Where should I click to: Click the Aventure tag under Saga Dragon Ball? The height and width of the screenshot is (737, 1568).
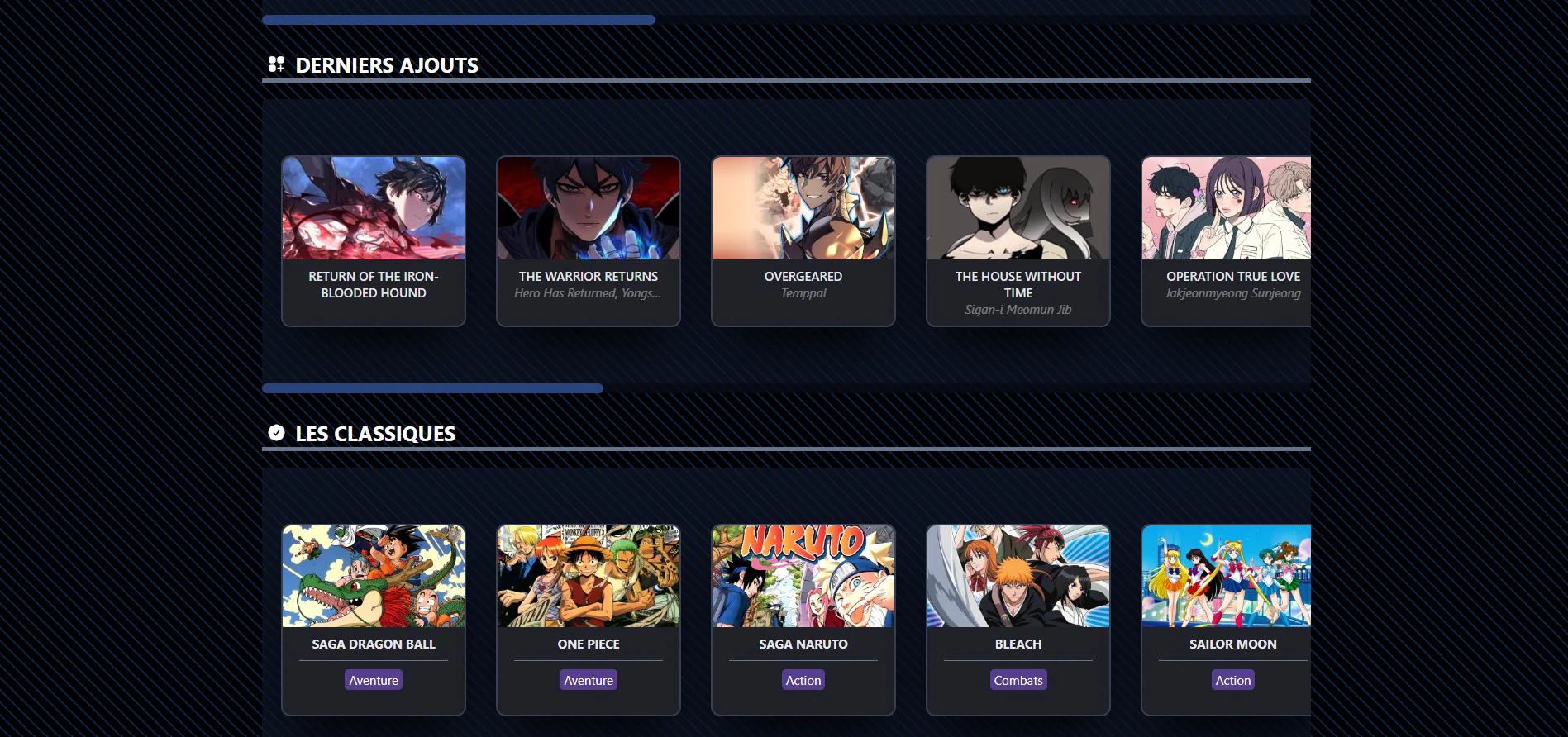[x=374, y=680]
